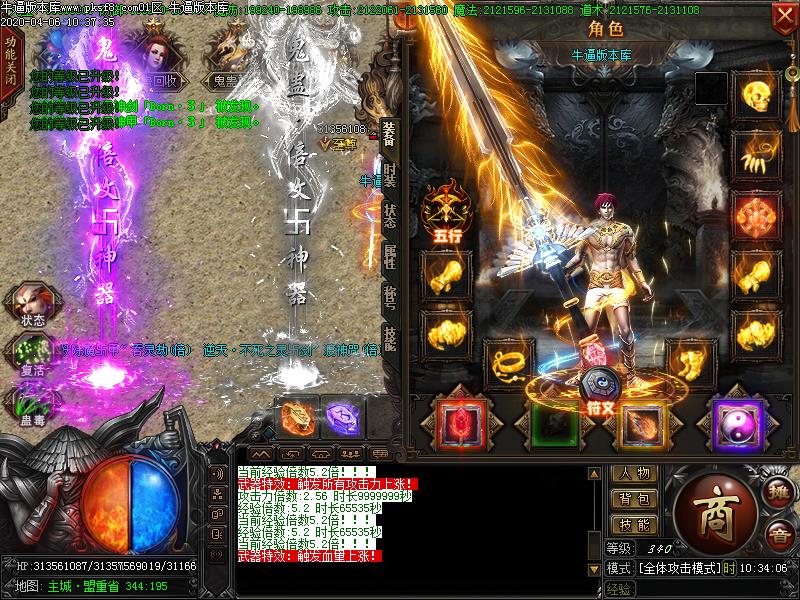
Task: Activate the 复活 (revive) icon
Action: coord(32,353)
